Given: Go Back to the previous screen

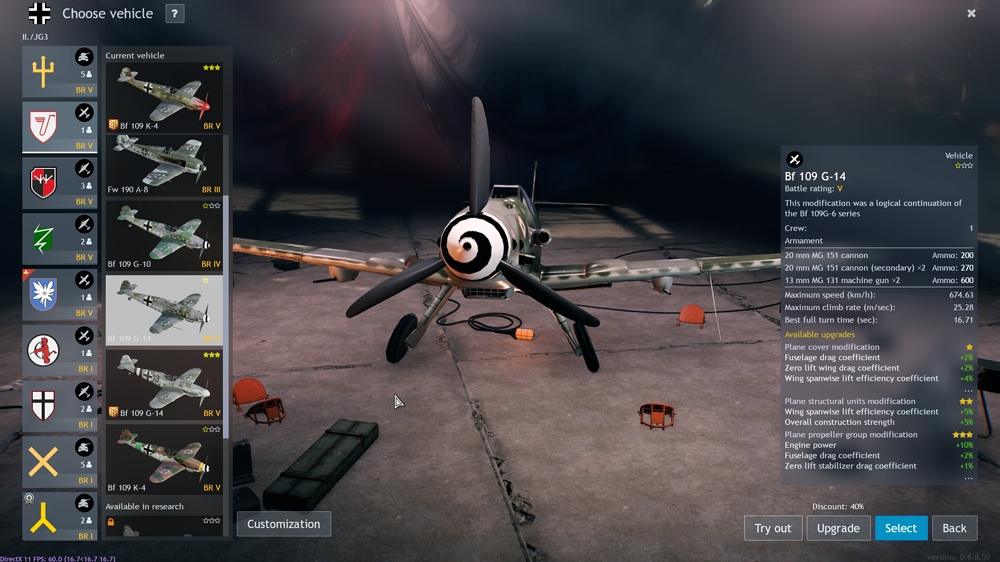Looking at the screenshot, I should 954,528.
